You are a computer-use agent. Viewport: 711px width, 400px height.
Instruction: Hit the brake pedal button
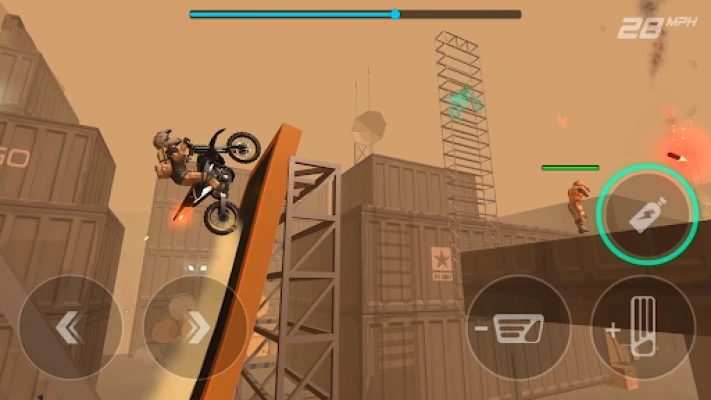tap(518, 327)
